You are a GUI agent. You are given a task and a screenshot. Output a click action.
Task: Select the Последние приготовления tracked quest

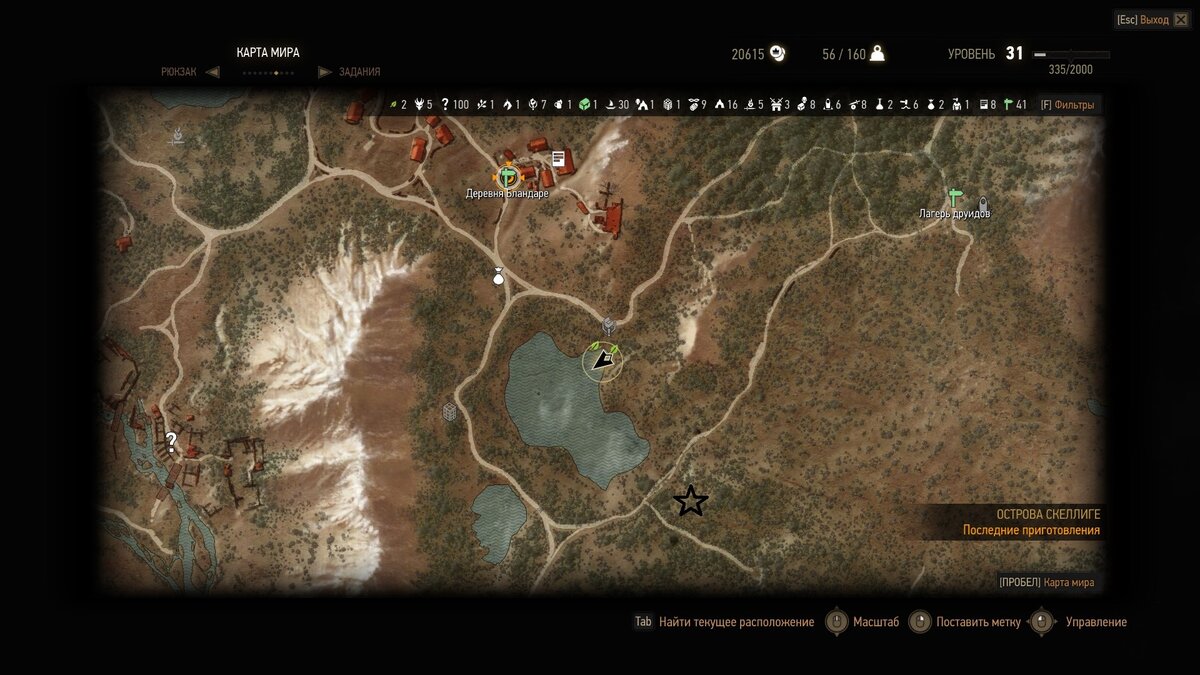tap(1031, 531)
